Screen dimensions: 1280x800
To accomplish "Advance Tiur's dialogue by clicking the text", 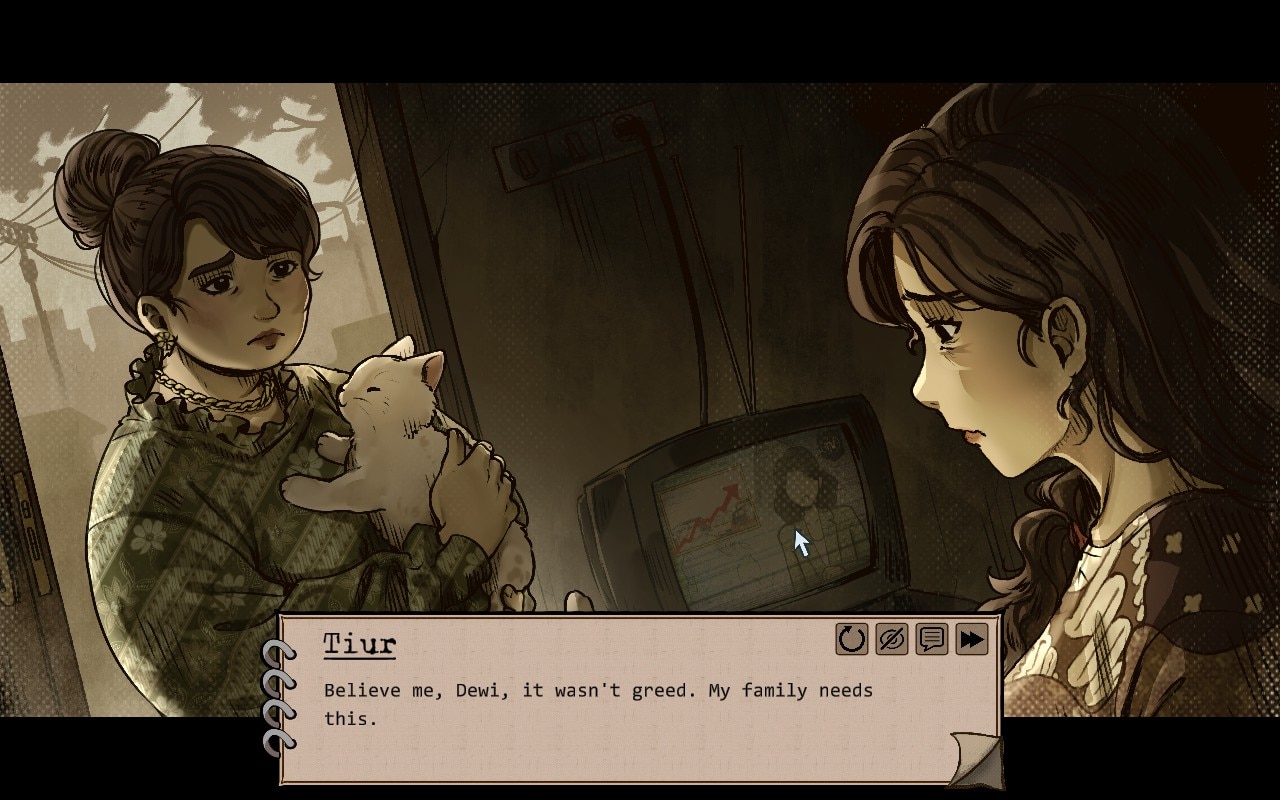I will (x=598, y=703).
